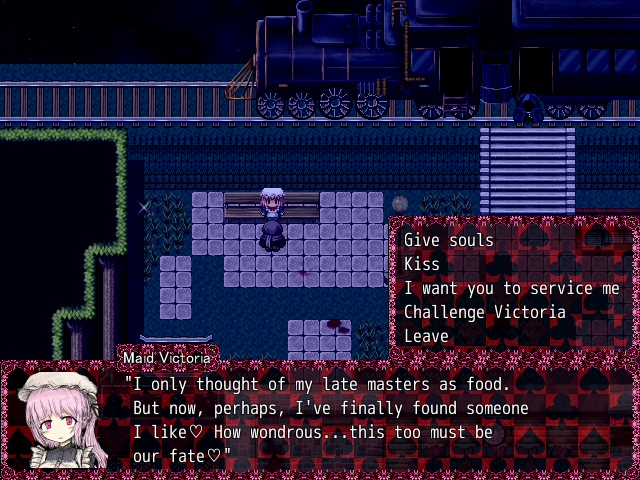Pick "I want you to service me"
Image resolution: width=640 pixels, height=480 pixels.
(x=500, y=288)
